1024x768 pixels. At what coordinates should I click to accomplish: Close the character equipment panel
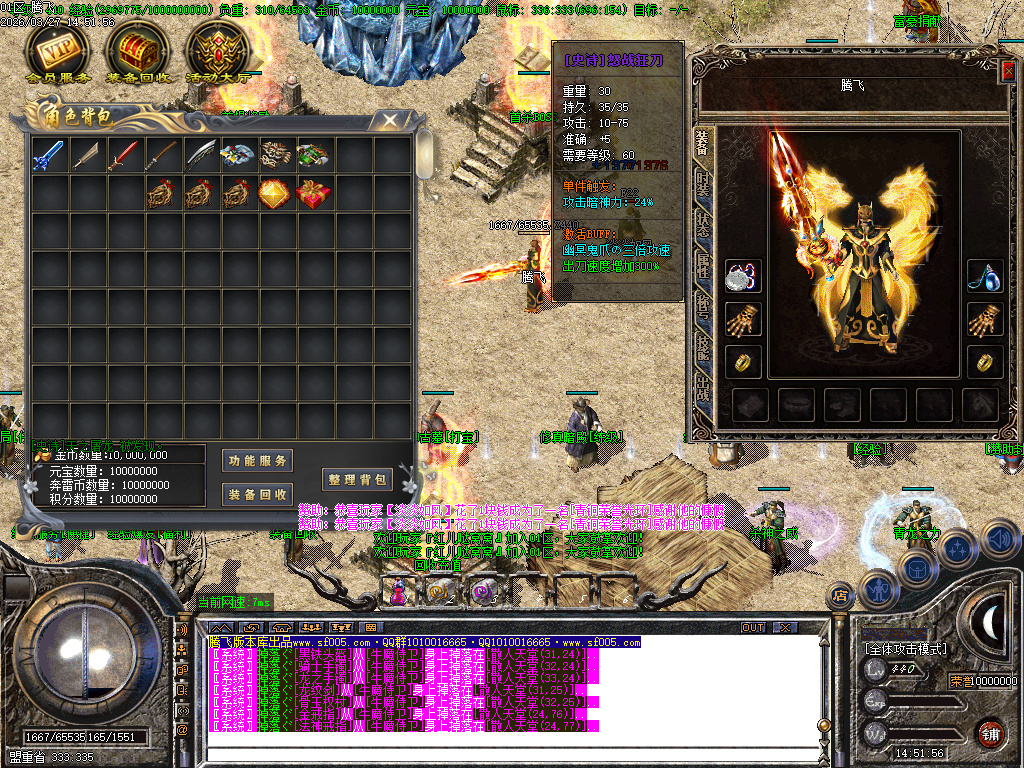[1007, 71]
